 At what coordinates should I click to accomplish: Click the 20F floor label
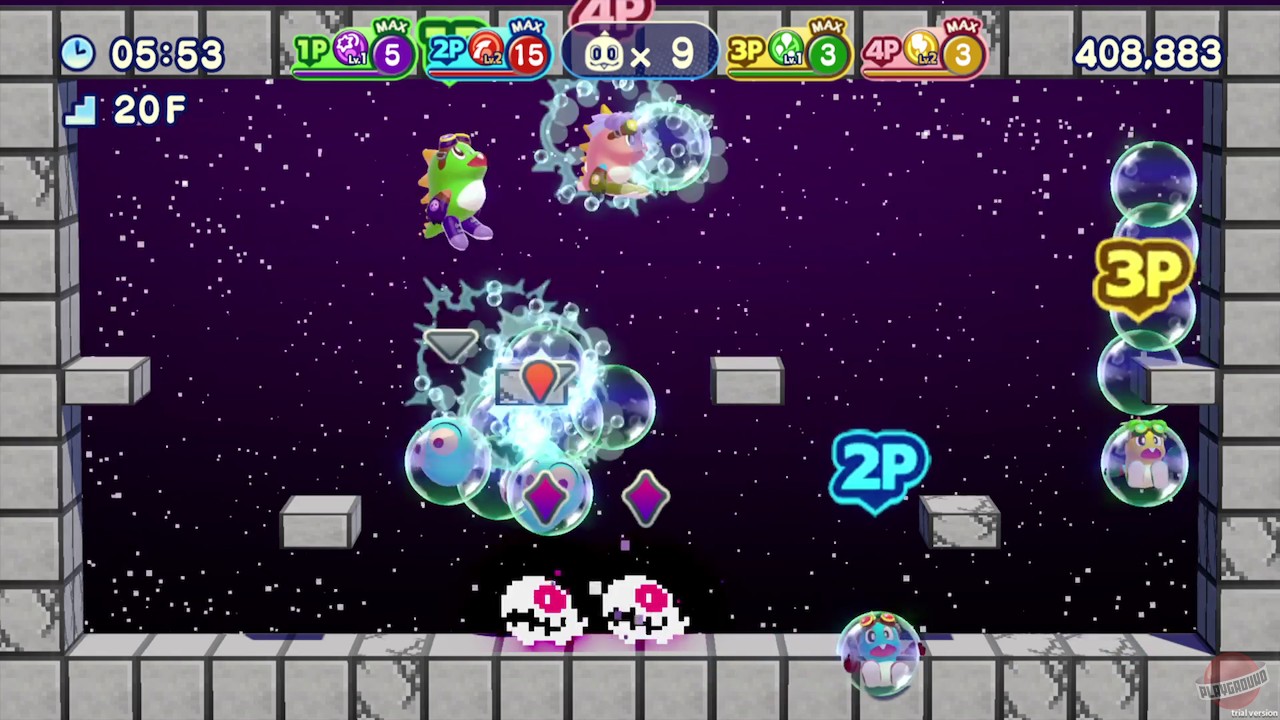click(148, 110)
